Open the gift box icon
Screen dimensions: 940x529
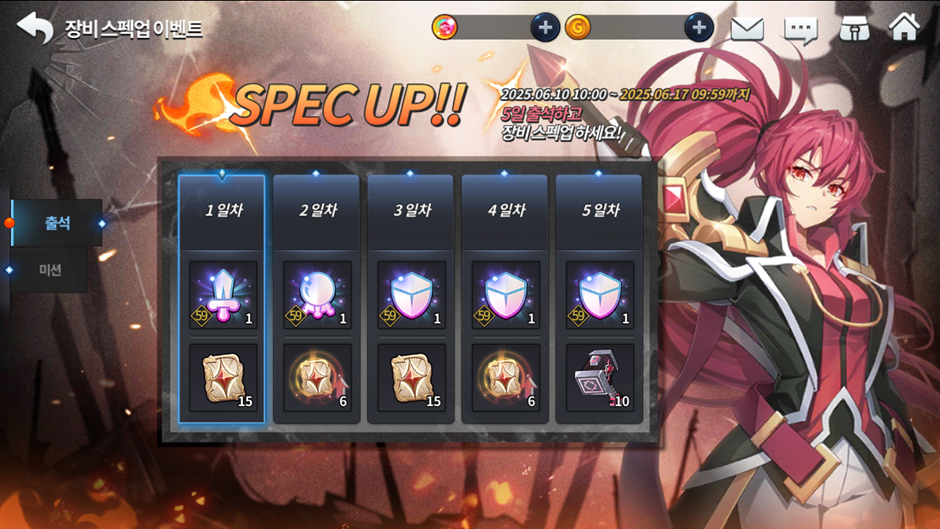[853, 28]
